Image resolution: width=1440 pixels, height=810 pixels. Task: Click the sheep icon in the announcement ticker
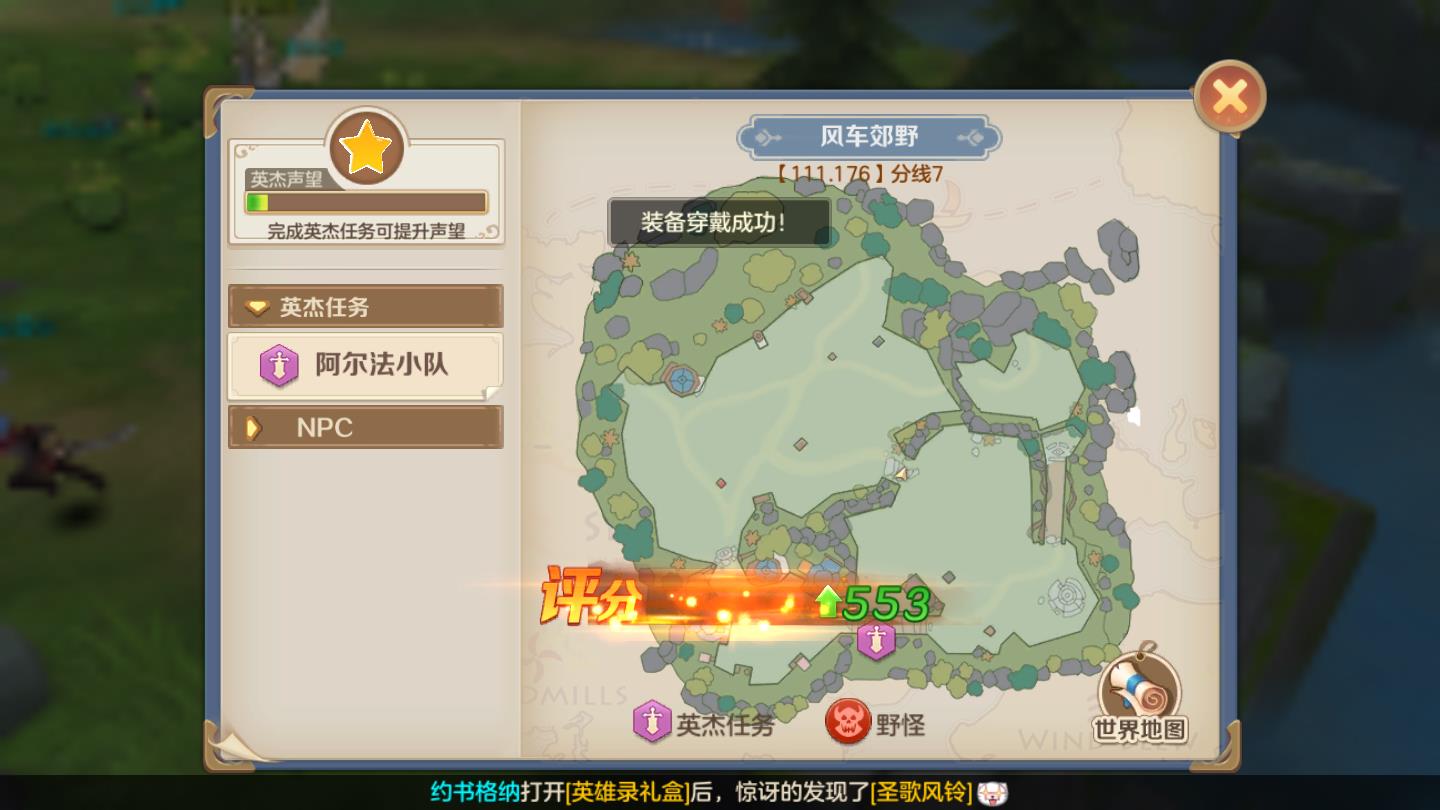[991, 791]
